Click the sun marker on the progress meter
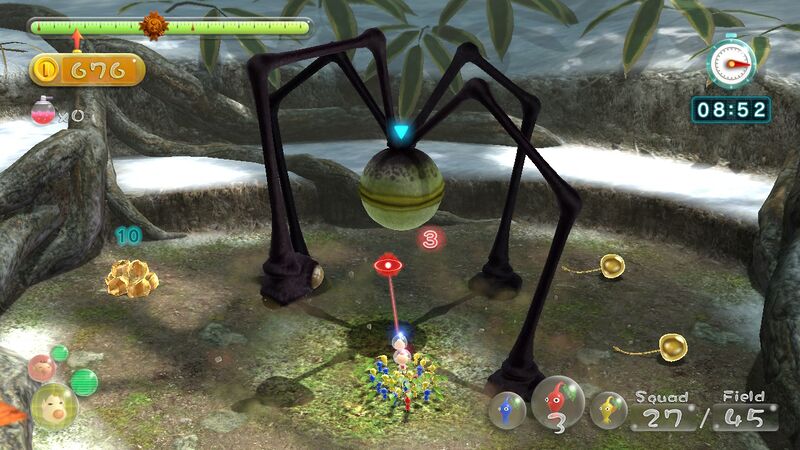The height and width of the screenshot is (450, 800). (x=153, y=26)
